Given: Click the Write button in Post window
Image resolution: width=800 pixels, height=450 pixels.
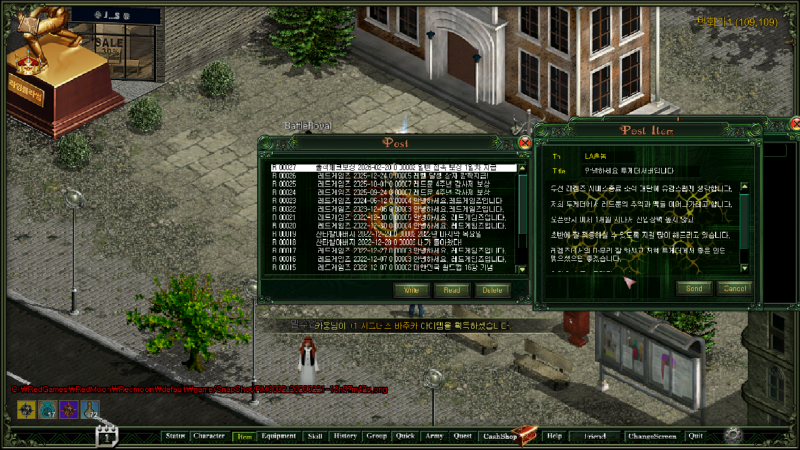Looking at the screenshot, I should (410, 289).
